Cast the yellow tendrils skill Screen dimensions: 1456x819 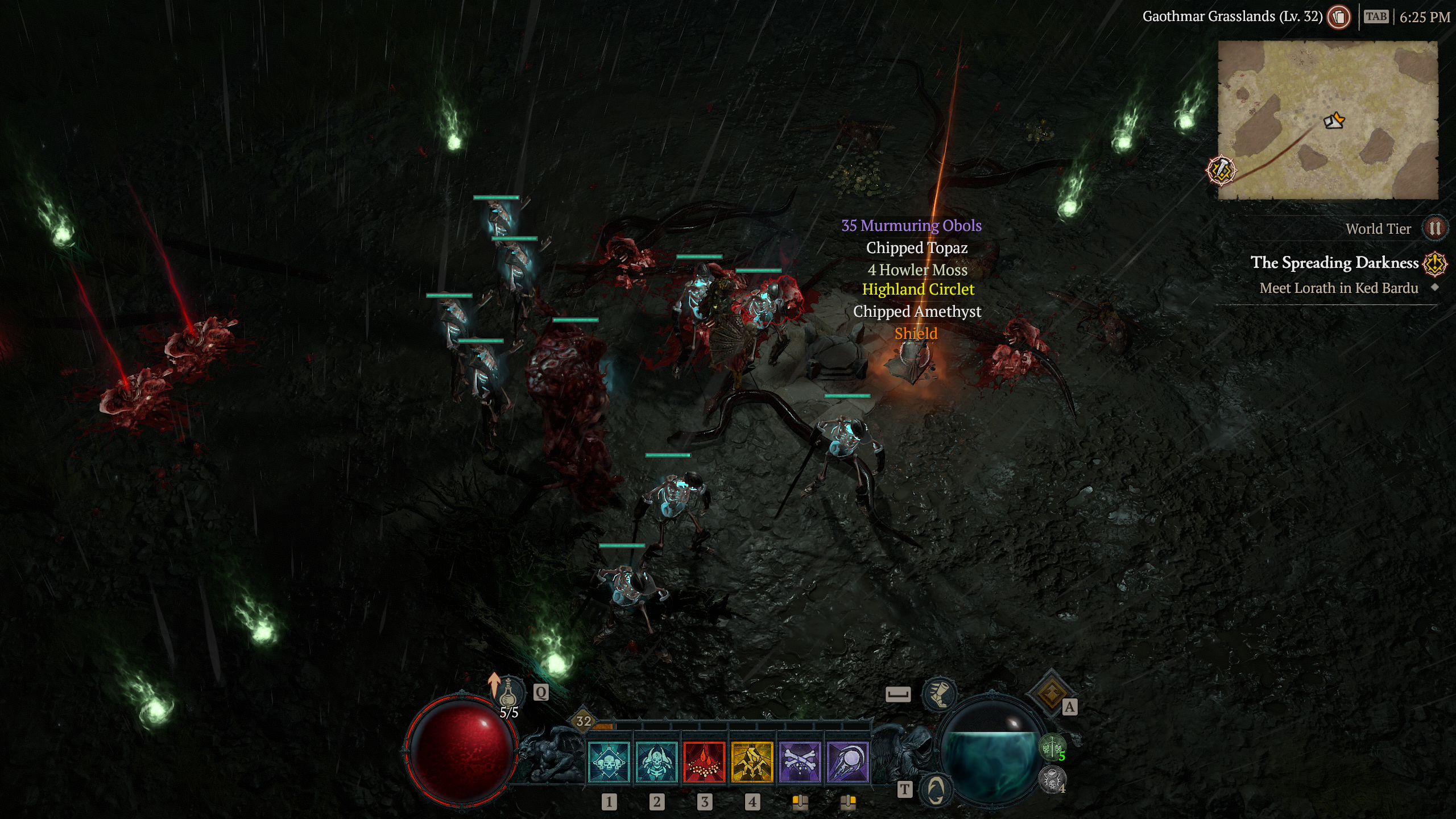(x=752, y=762)
